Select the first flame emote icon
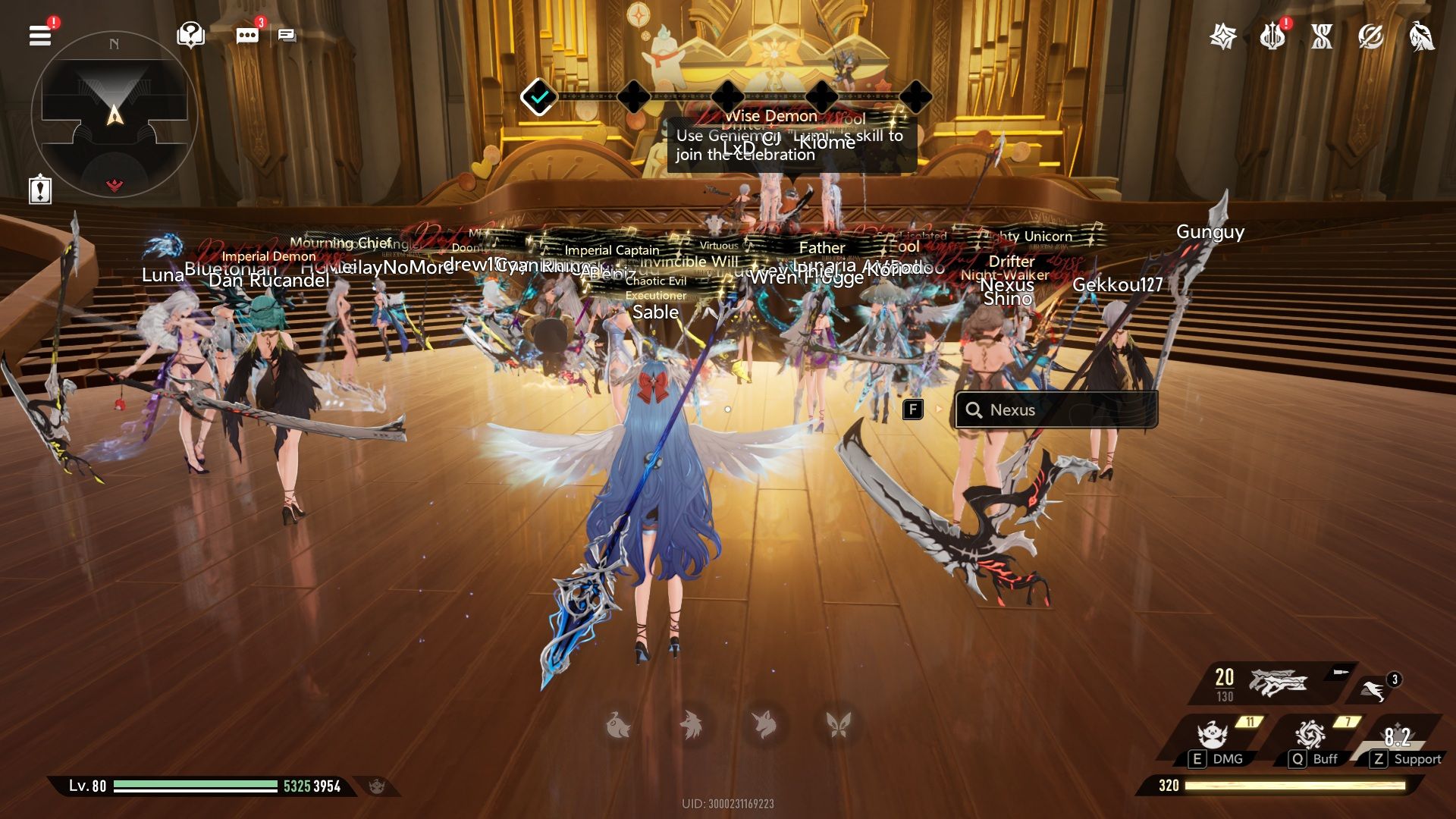1456x819 pixels. click(619, 726)
